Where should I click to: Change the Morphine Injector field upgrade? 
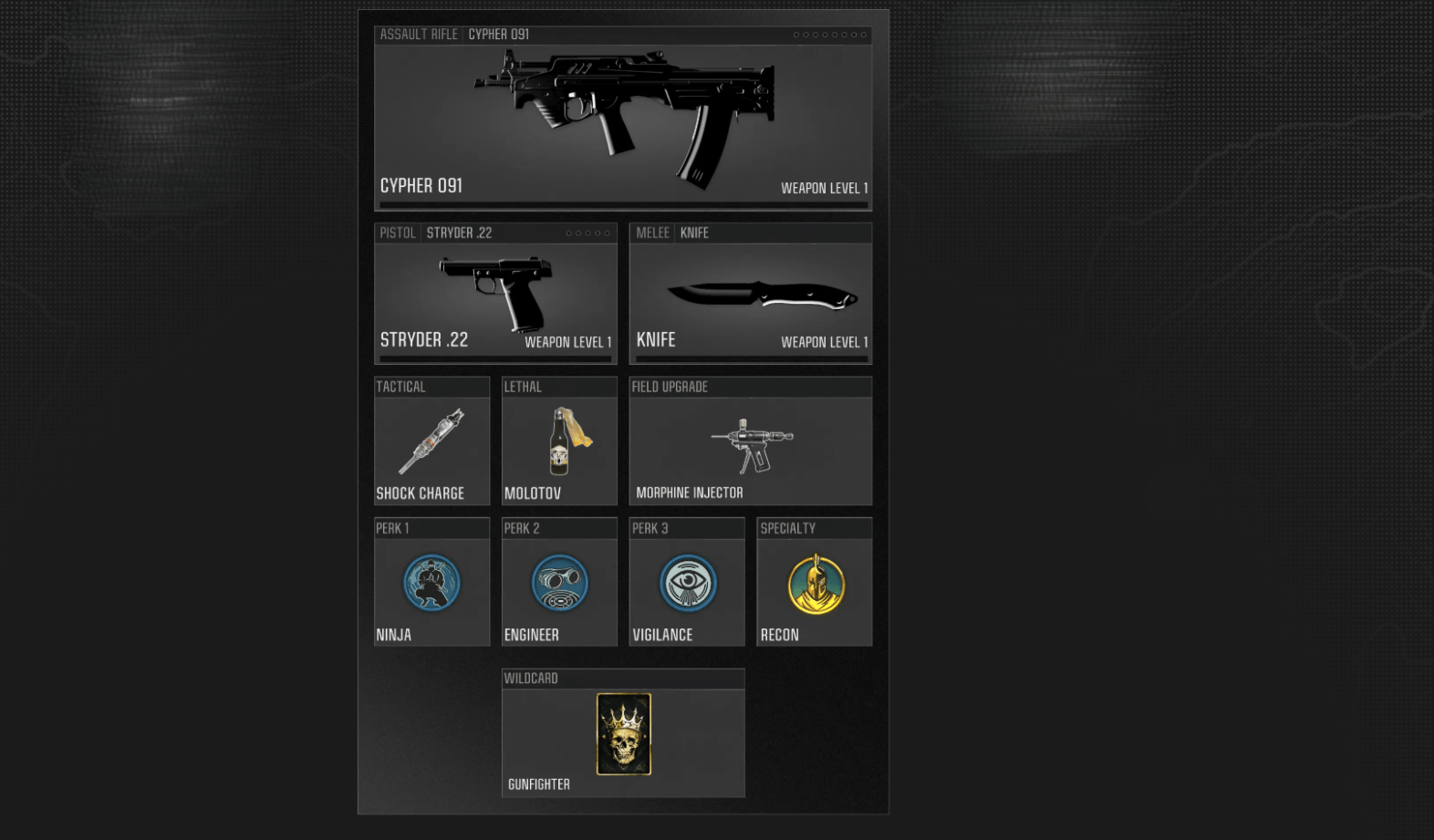point(750,442)
